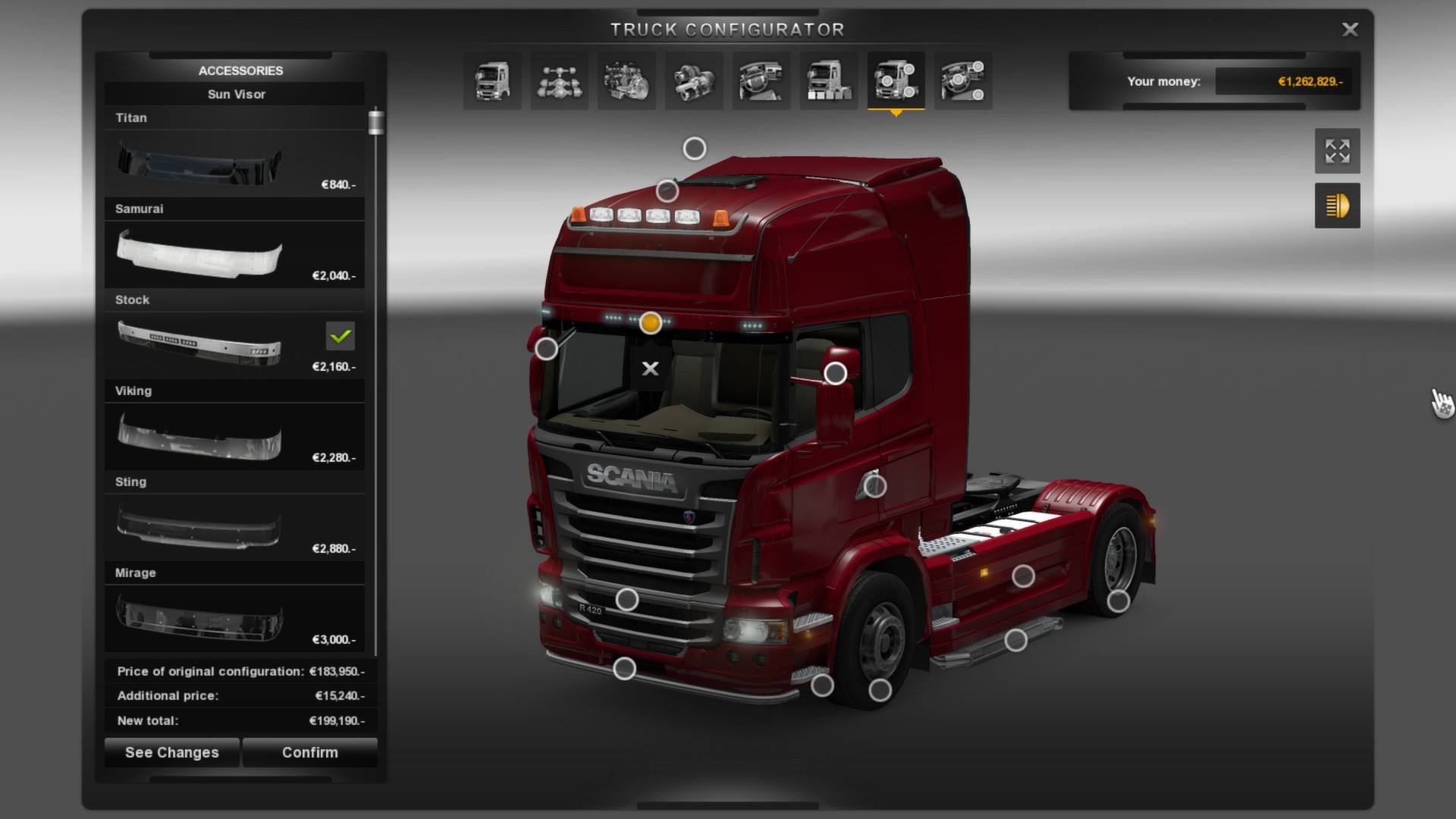Select the Chassis configuration icon
This screenshot has height=819, width=1456.
pos(559,81)
